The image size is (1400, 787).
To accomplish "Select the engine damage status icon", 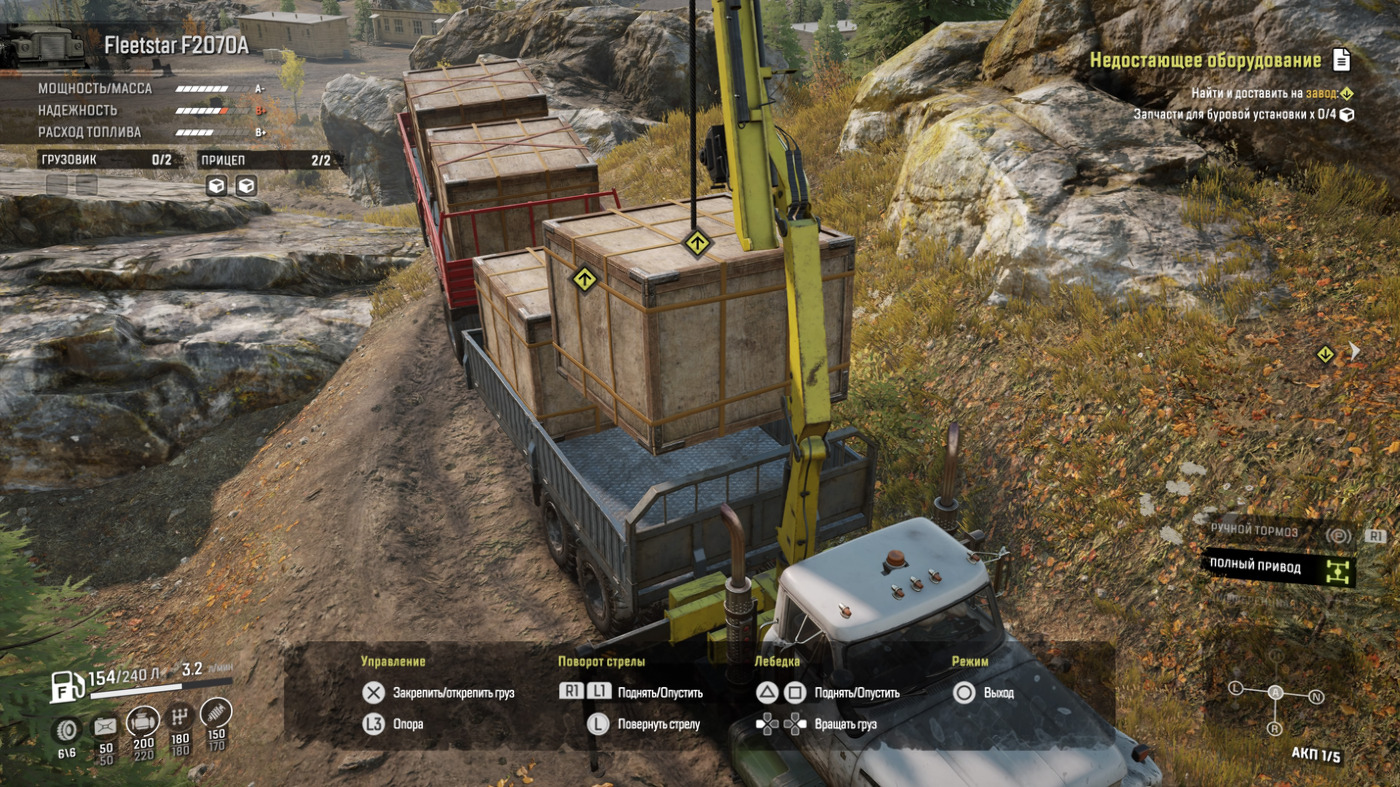I will tap(143, 722).
